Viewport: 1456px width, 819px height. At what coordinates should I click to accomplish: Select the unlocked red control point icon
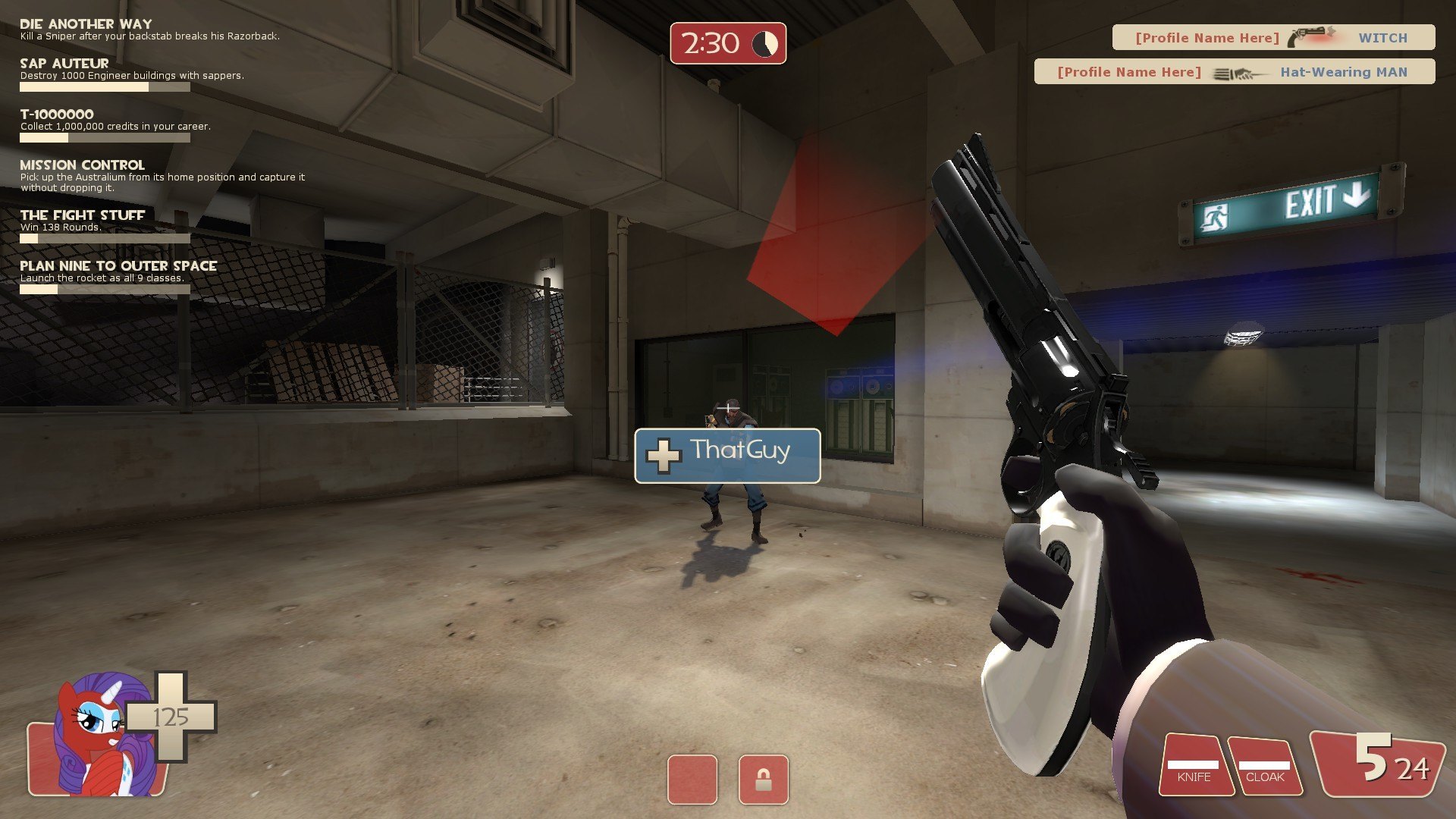tap(692, 779)
